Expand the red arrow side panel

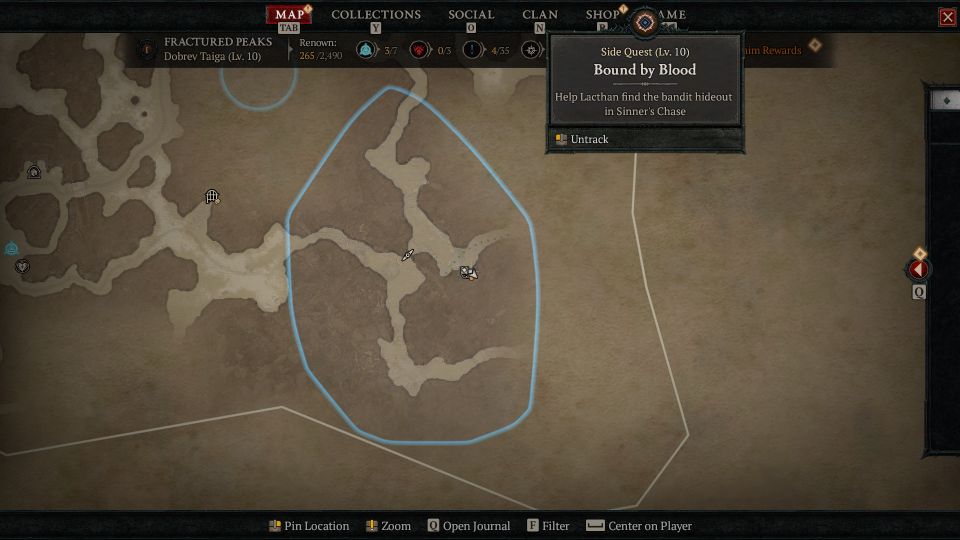pos(918,269)
